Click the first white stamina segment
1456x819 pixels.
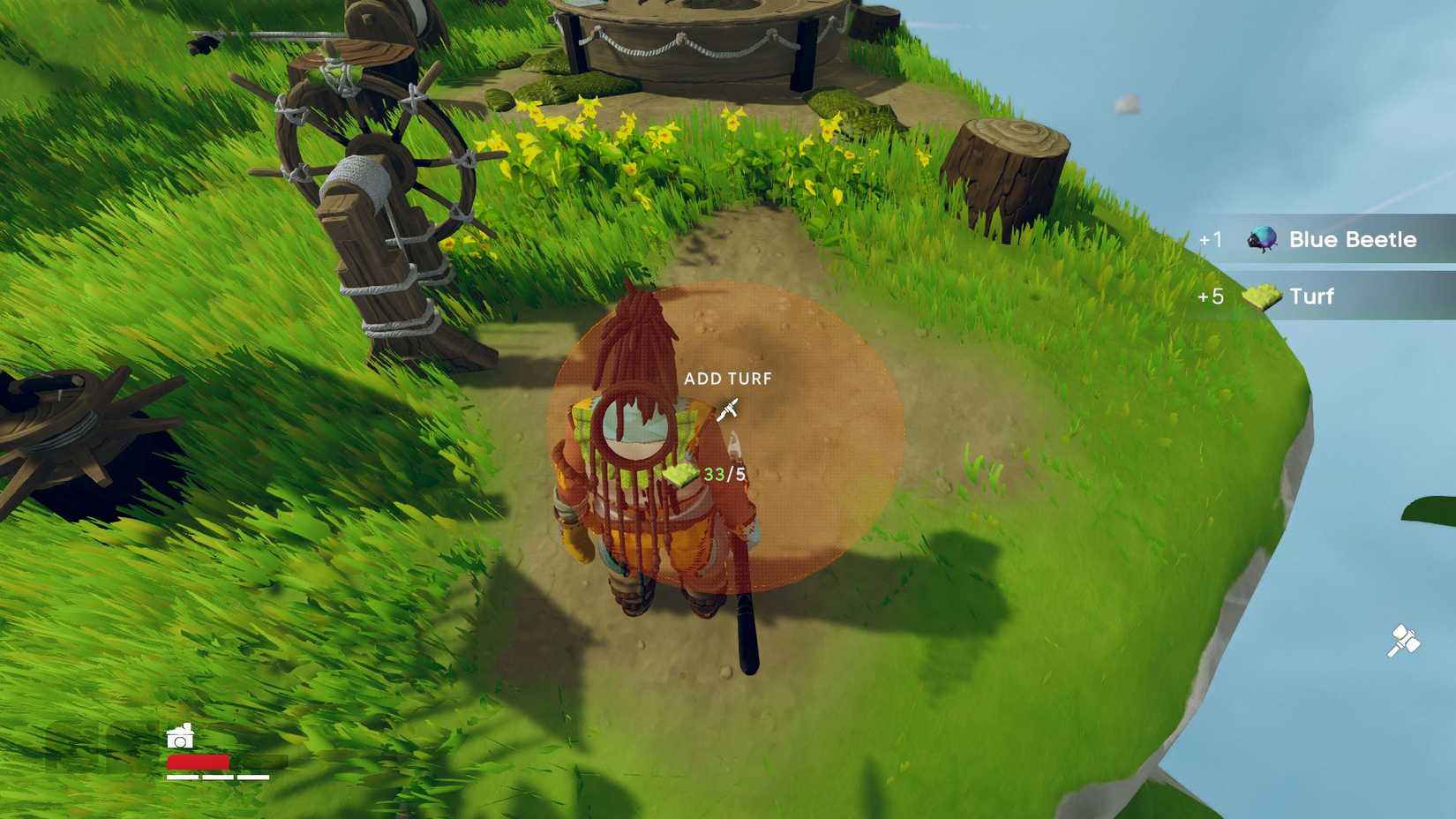[181, 778]
